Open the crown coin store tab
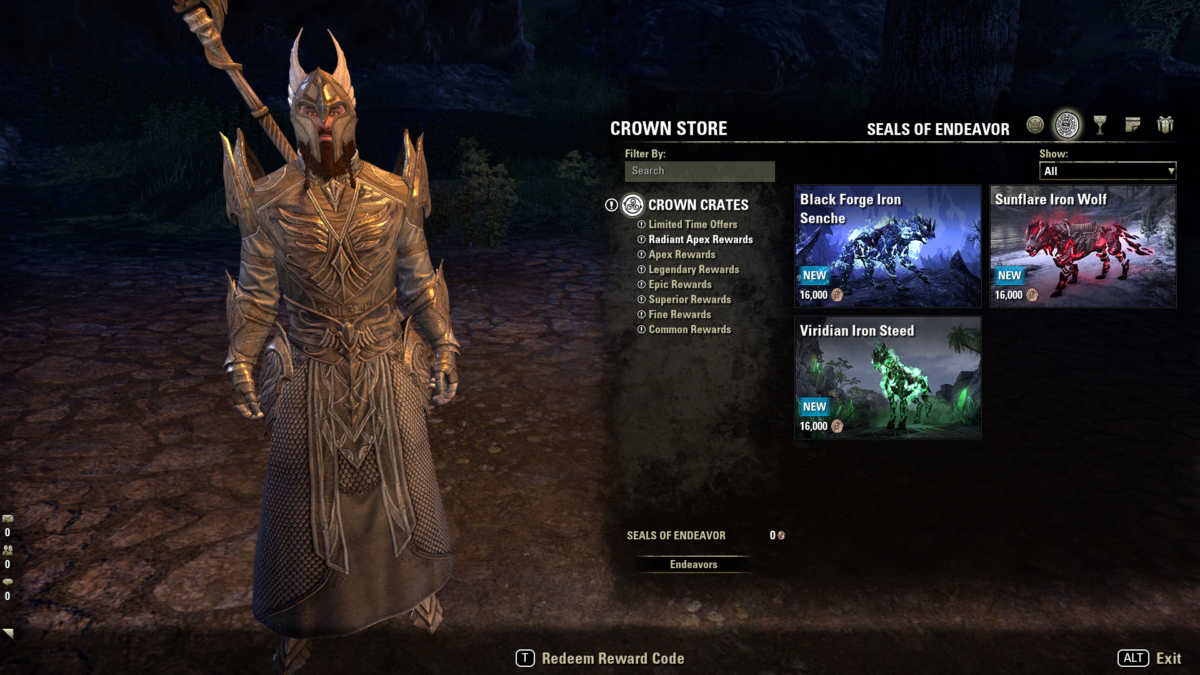 (x=1035, y=125)
